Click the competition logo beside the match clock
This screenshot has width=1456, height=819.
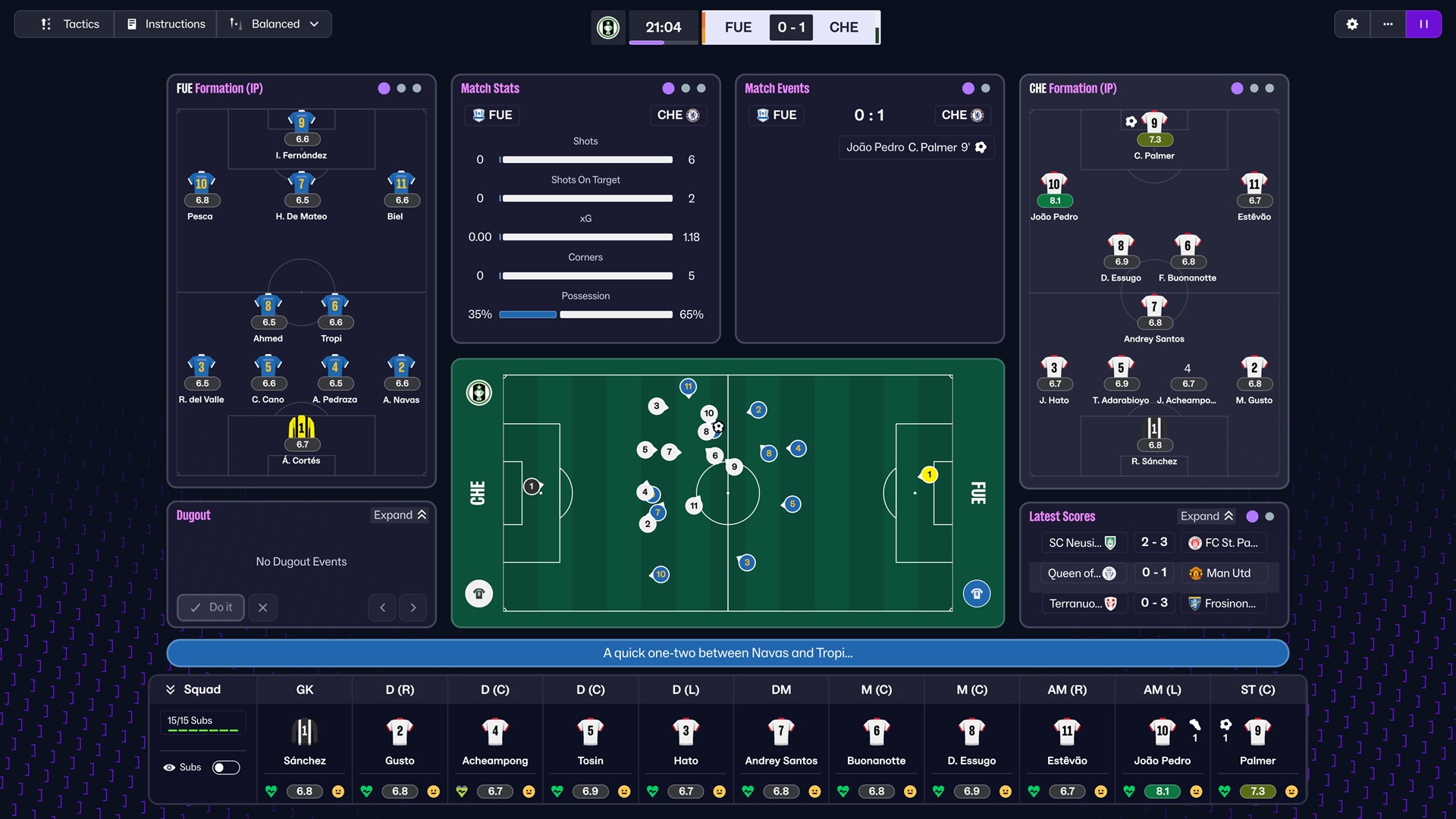(x=607, y=27)
